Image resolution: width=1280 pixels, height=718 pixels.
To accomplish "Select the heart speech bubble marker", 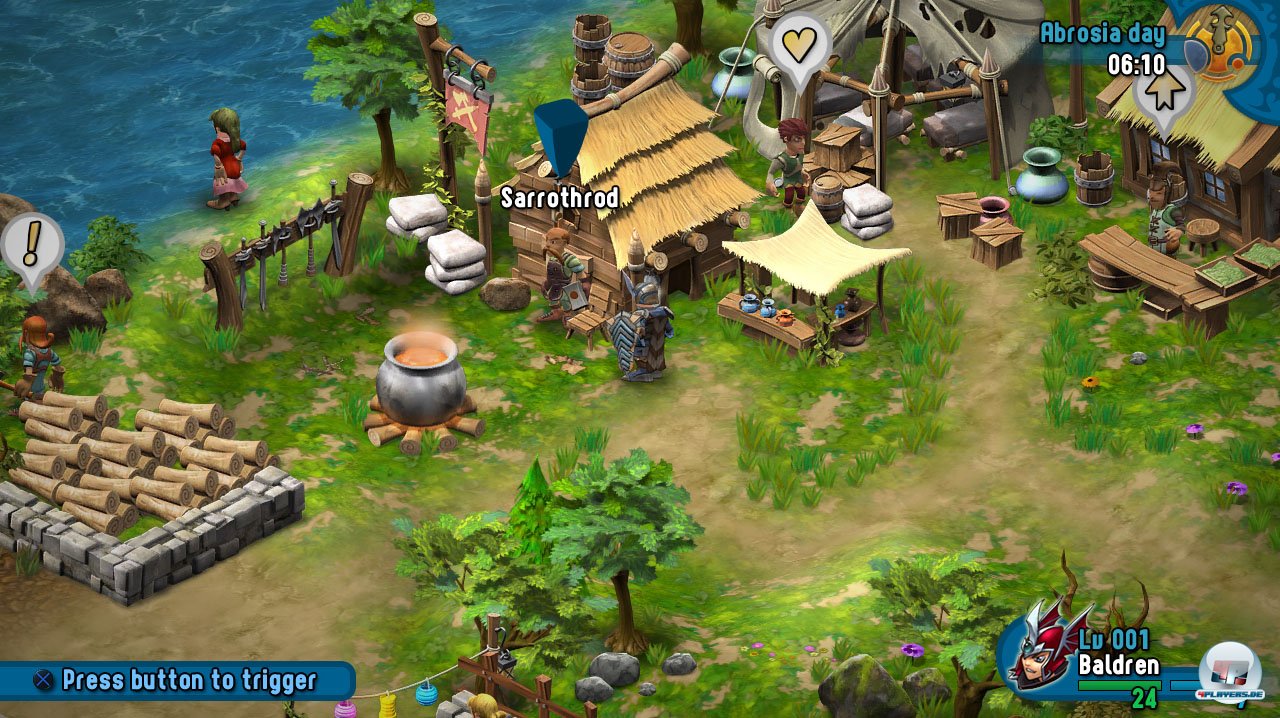I will click(803, 45).
